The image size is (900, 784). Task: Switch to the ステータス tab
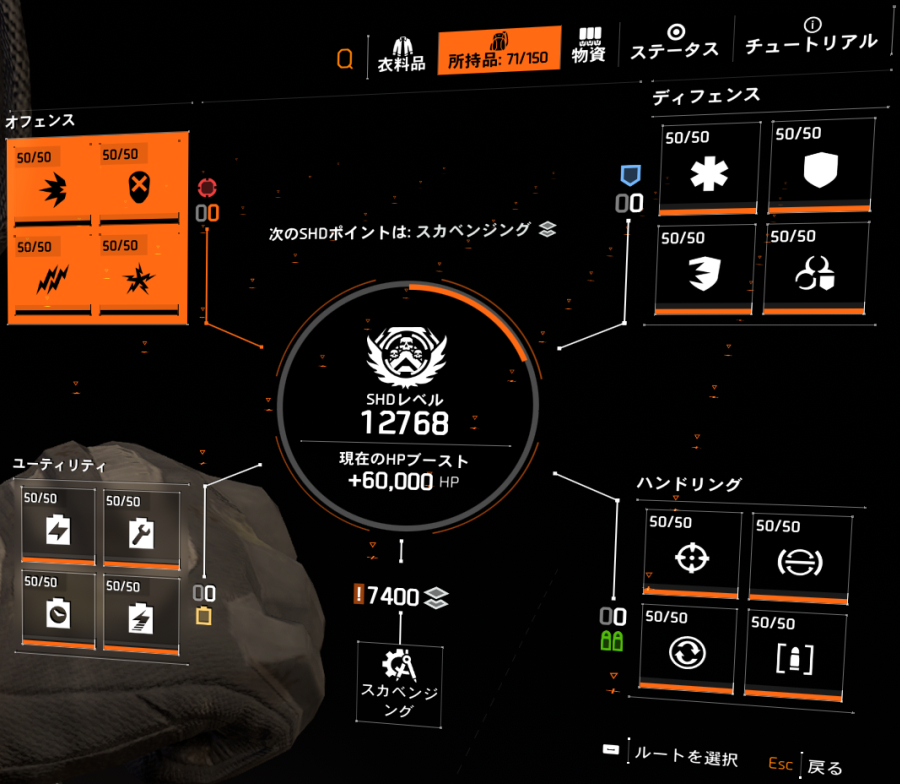click(675, 44)
